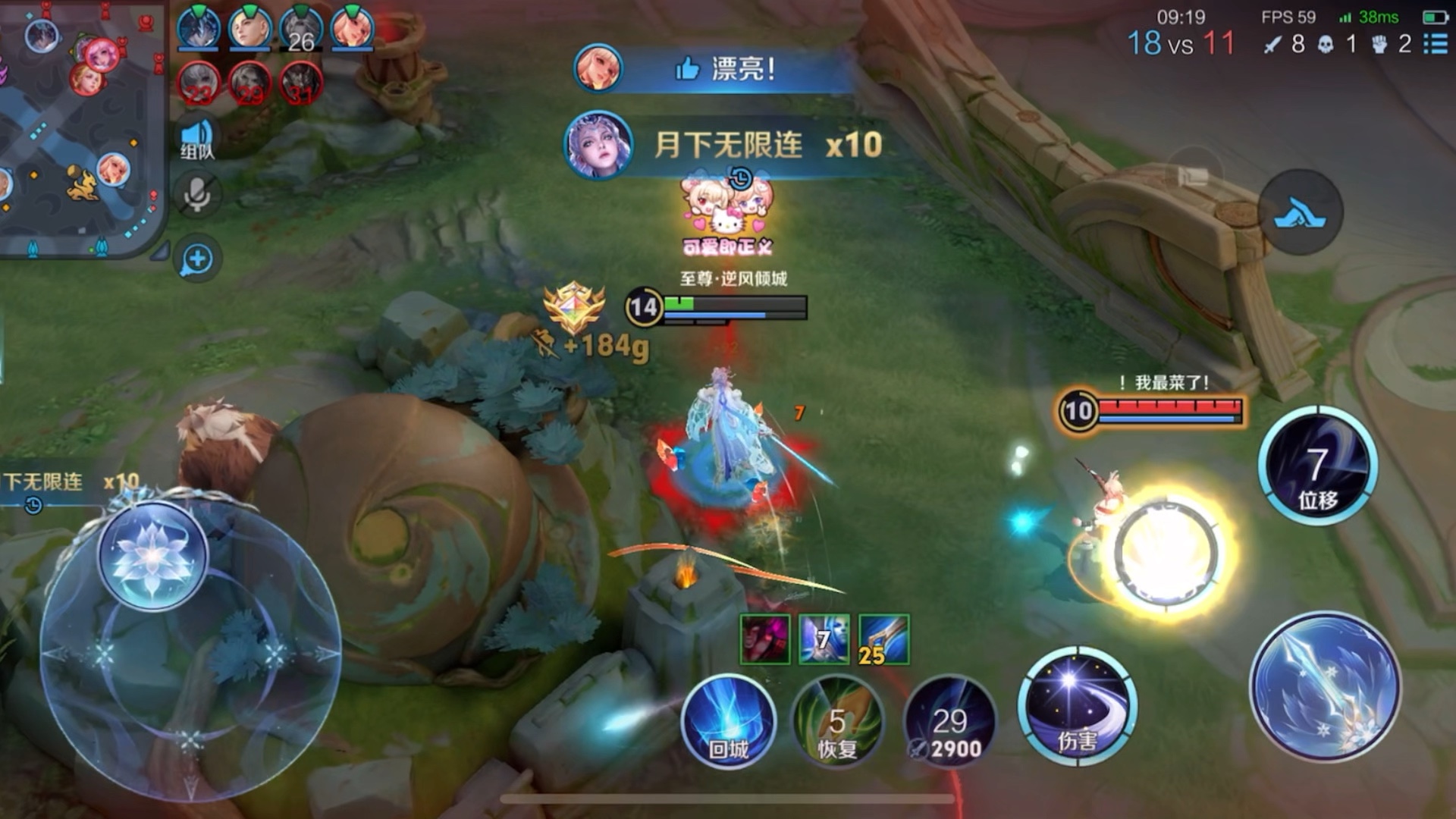Image resolution: width=1456 pixels, height=819 pixels.
Task: Select the item icon showing 25
Action: click(884, 639)
